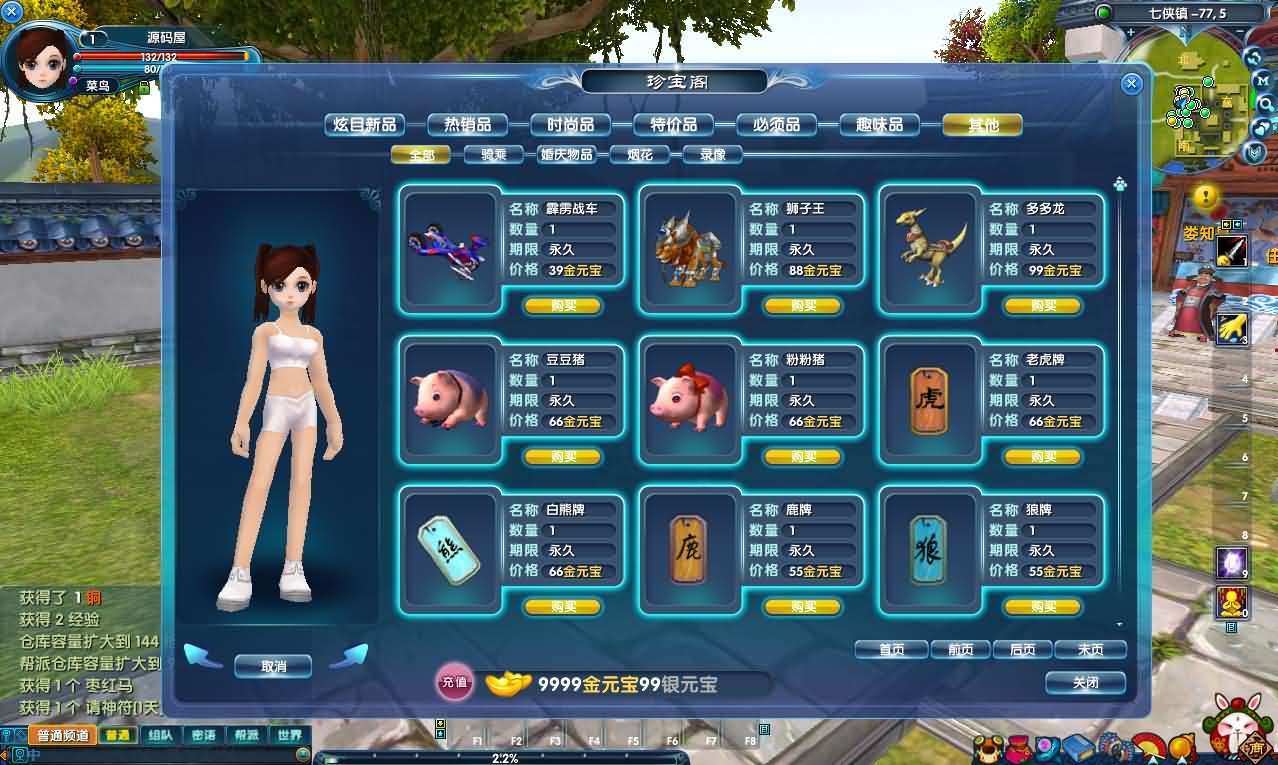Choose the 趣味品 category tab
This screenshot has width=1278, height=765.
pos(879,125)
